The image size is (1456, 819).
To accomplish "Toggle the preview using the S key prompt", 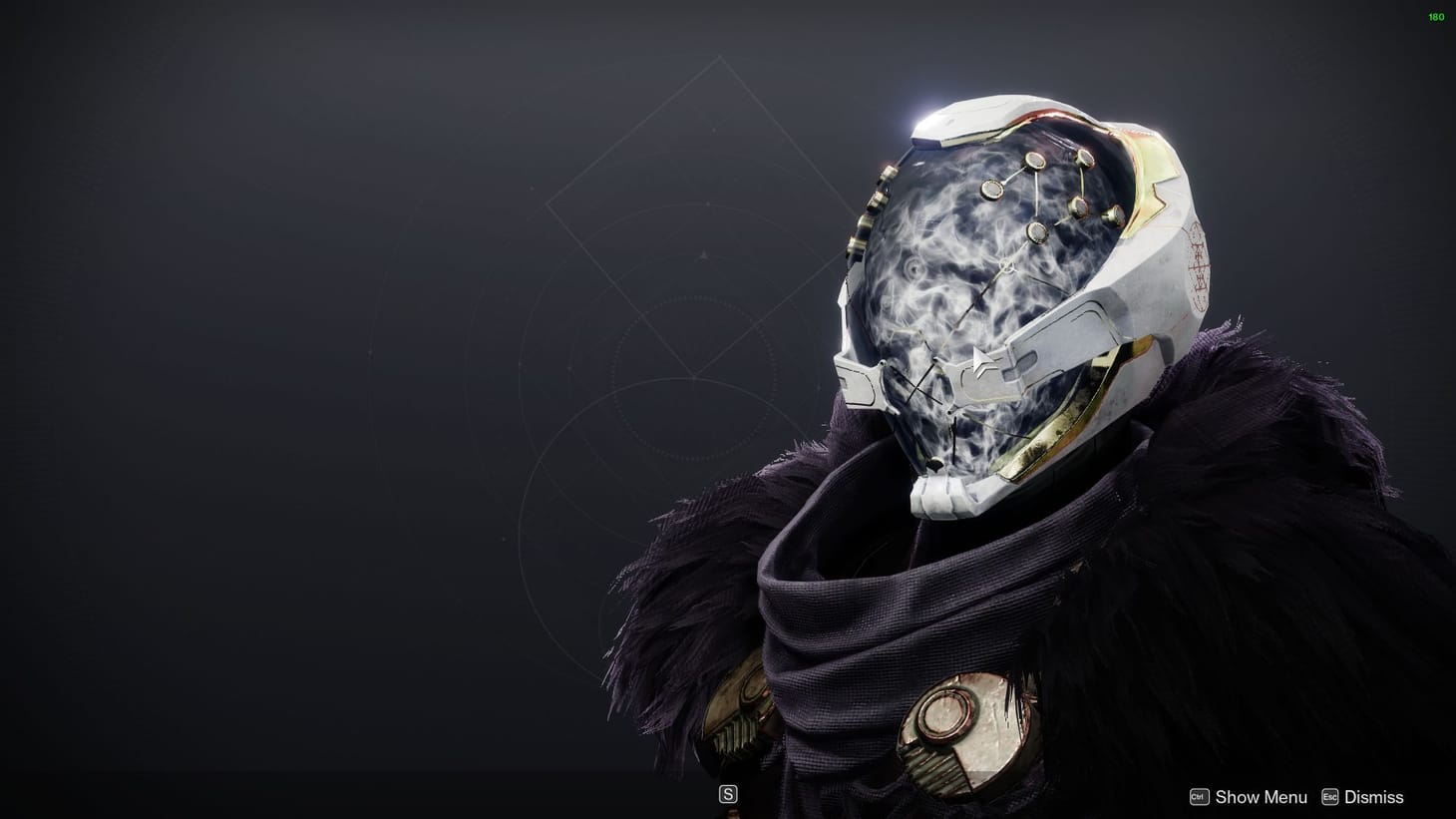I will (728, 792).
